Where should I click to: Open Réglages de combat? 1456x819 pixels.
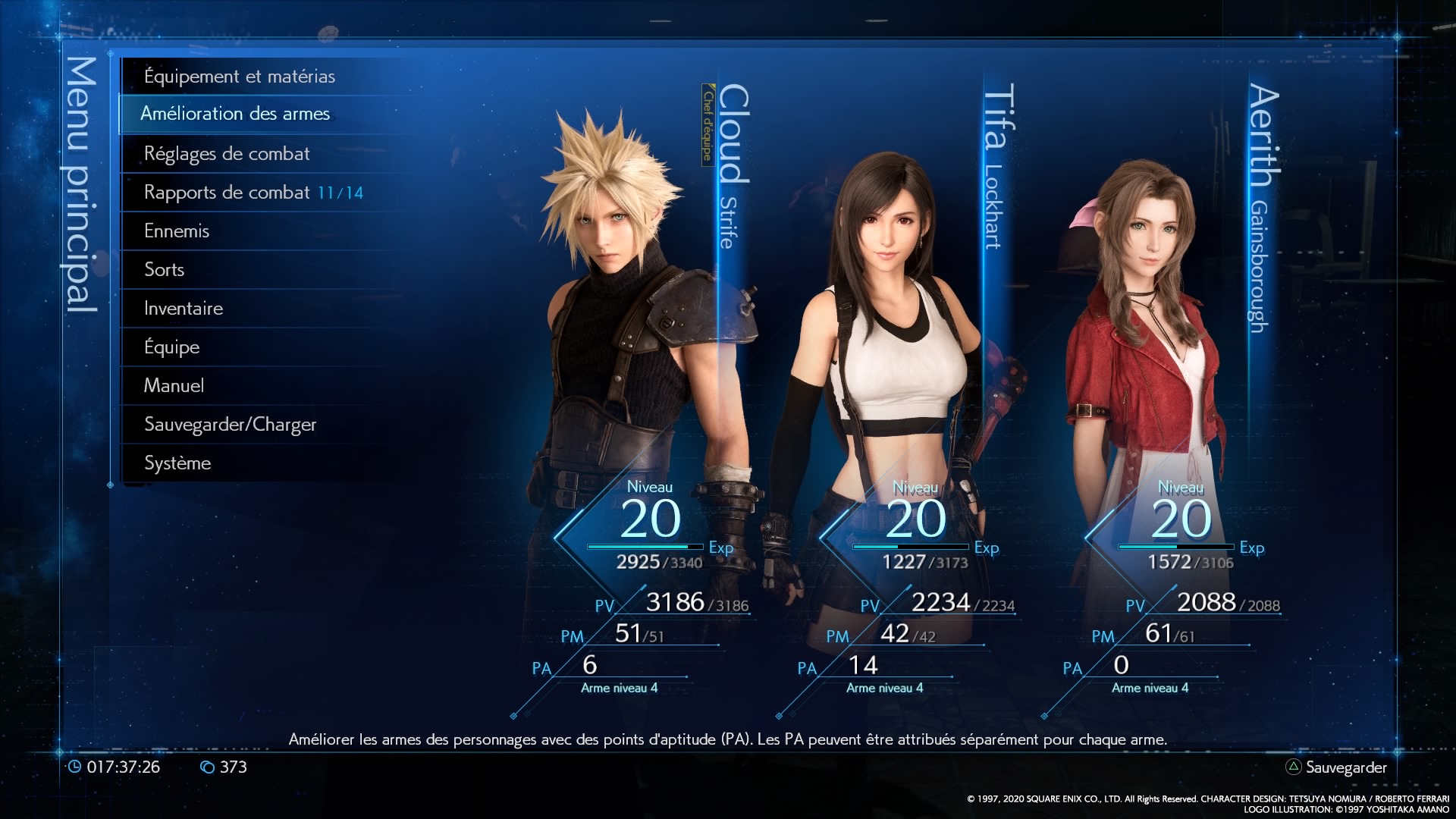point(227,154)
